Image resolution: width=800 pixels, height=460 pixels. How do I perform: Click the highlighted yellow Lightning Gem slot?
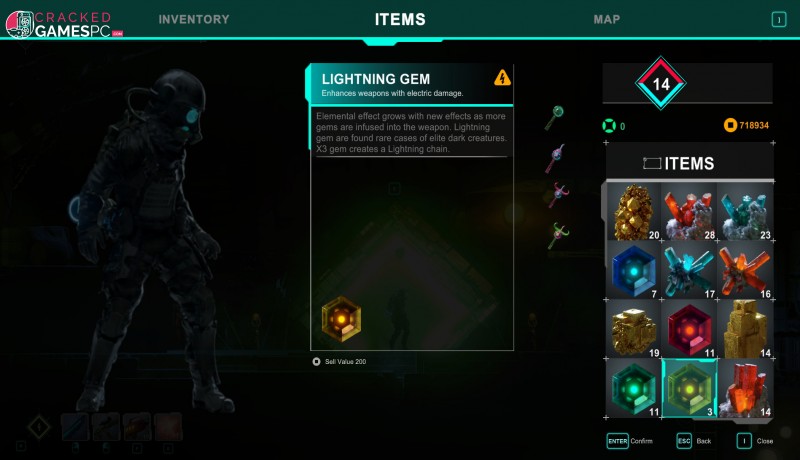click(x=689, y=387)
